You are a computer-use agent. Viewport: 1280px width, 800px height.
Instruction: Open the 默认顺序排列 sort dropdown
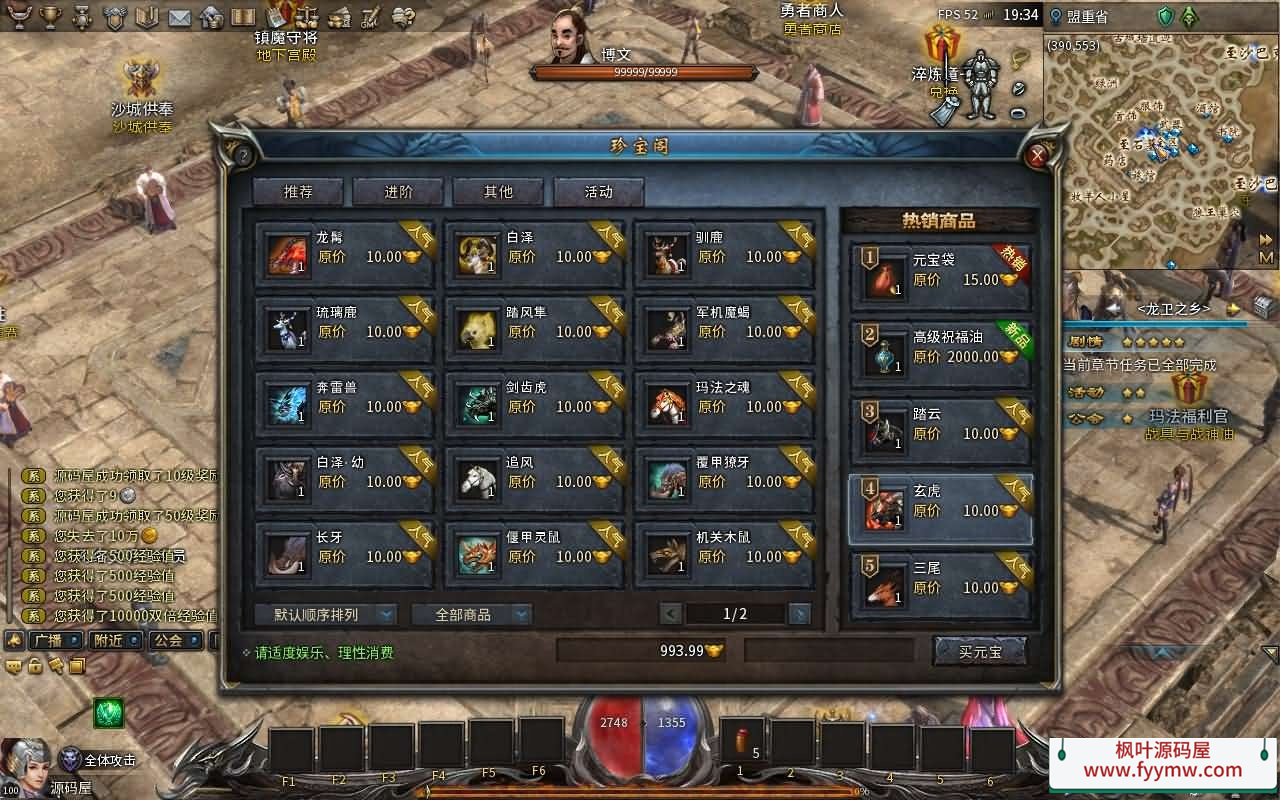click(x=325, y=614)
